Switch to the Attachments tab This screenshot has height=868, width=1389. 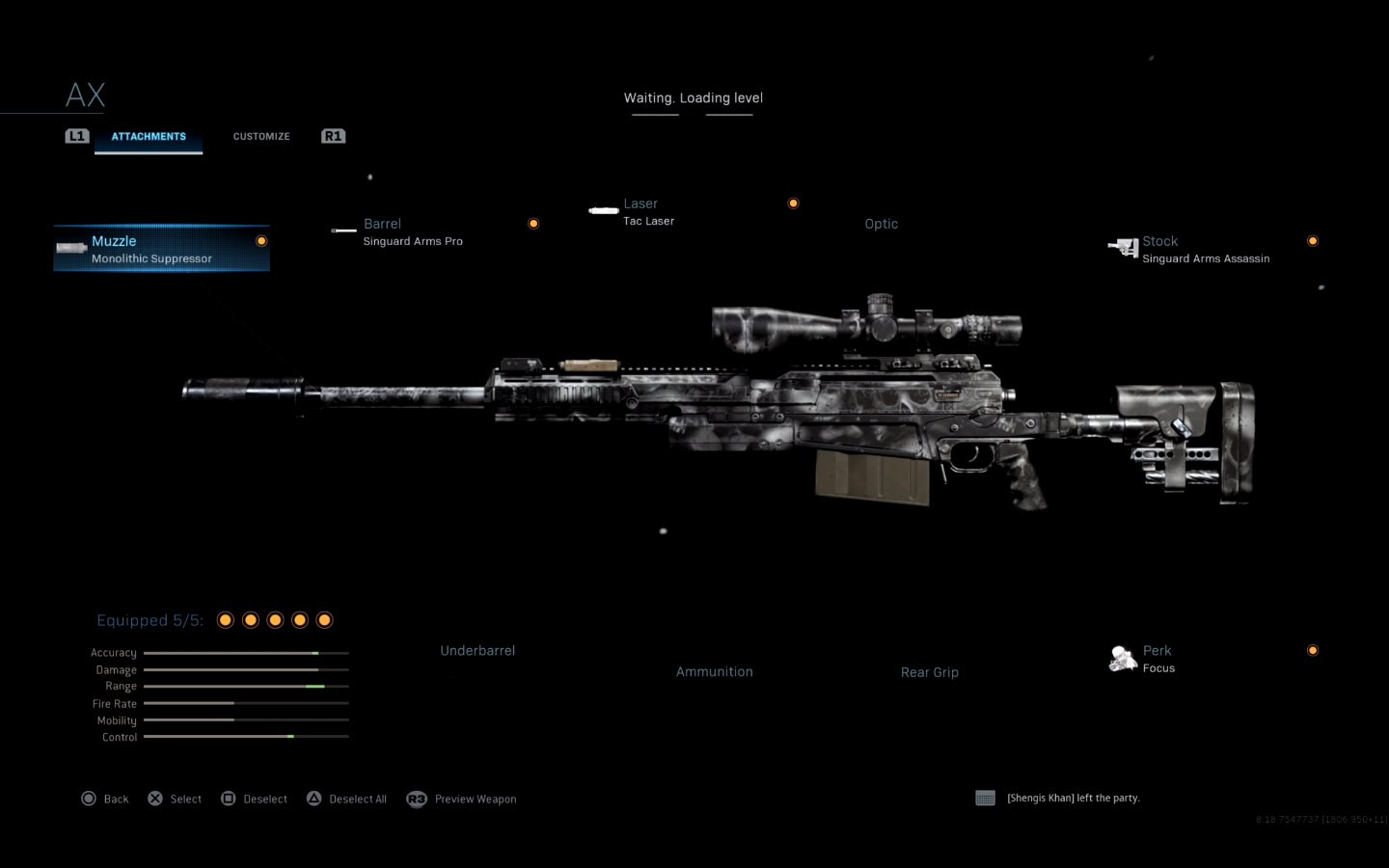pyautogui.click(x=149, y=137)
